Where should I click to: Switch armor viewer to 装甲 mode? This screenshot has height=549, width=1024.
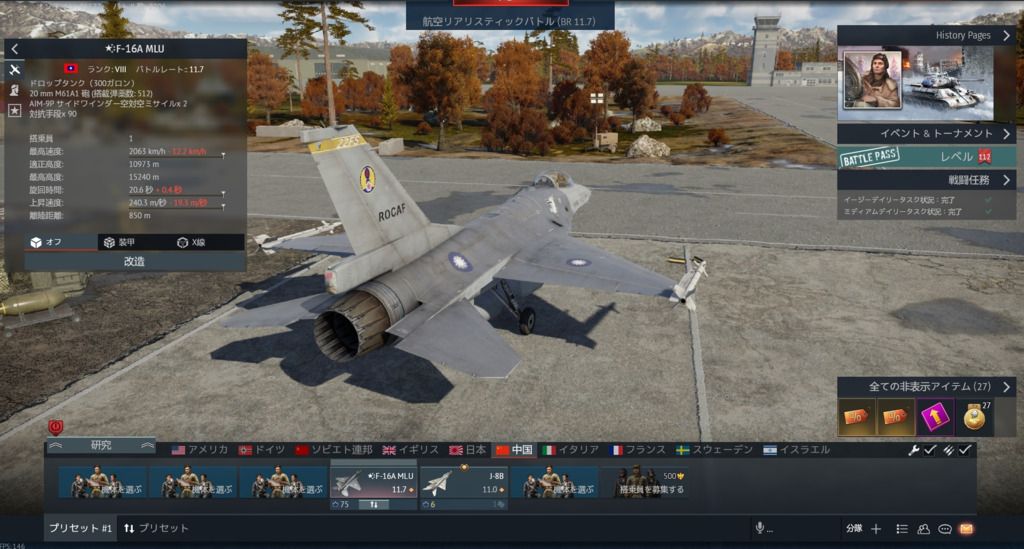(x=118, y=242)
